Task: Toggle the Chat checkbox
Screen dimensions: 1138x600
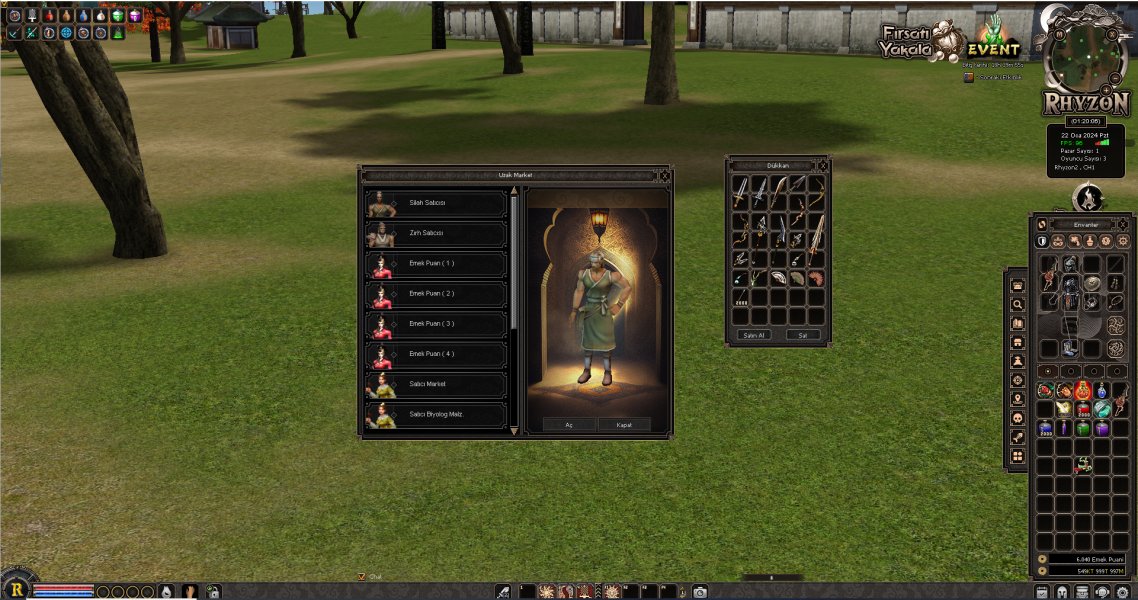Action: (362, 577)
